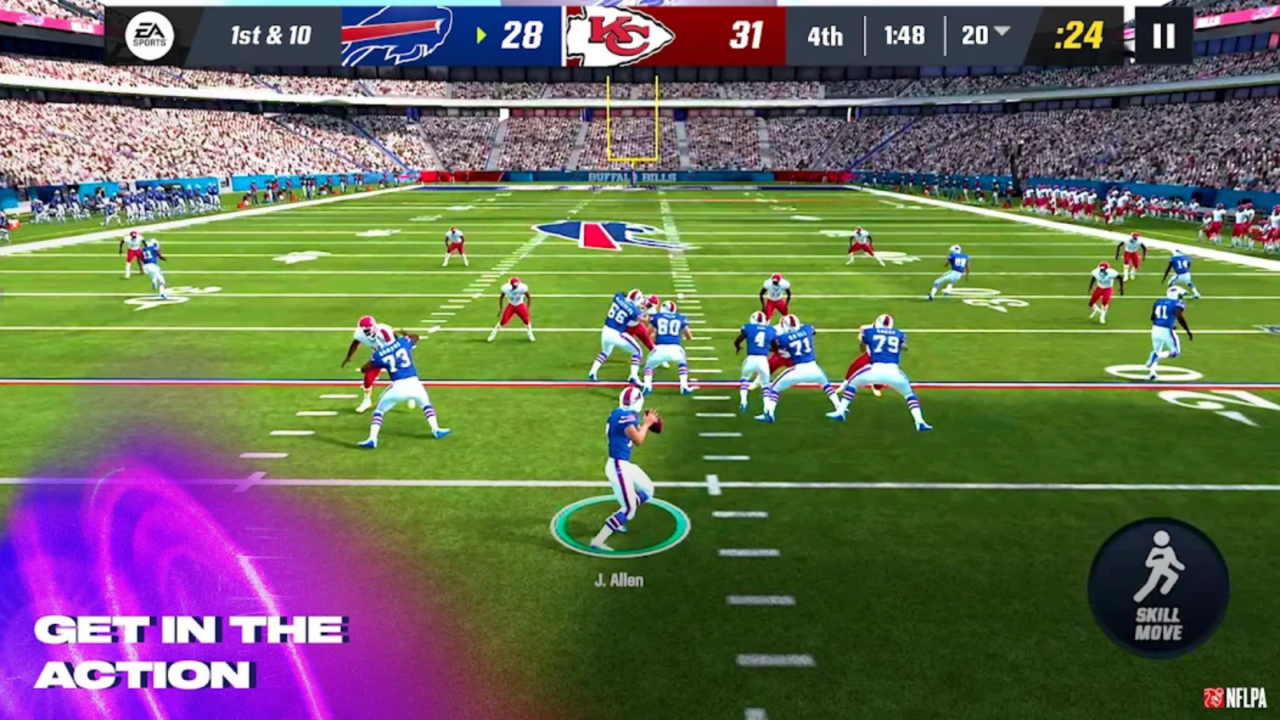Click the green play direction arrow beside 28
The width and height of the screenshot is (1280, 720).
pos(481,36)
